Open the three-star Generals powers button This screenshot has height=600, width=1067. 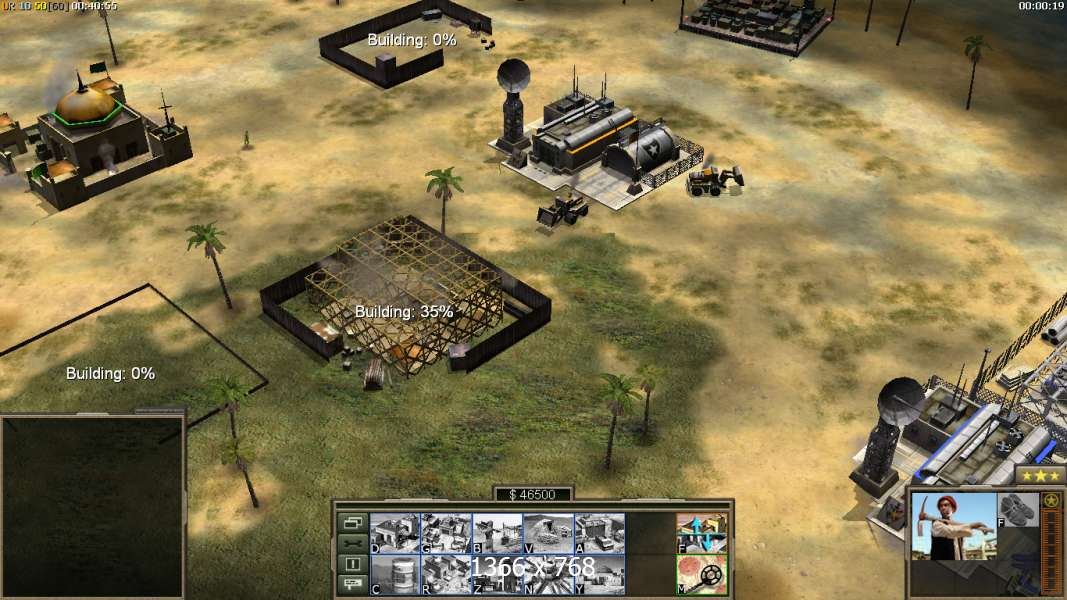1040,475
